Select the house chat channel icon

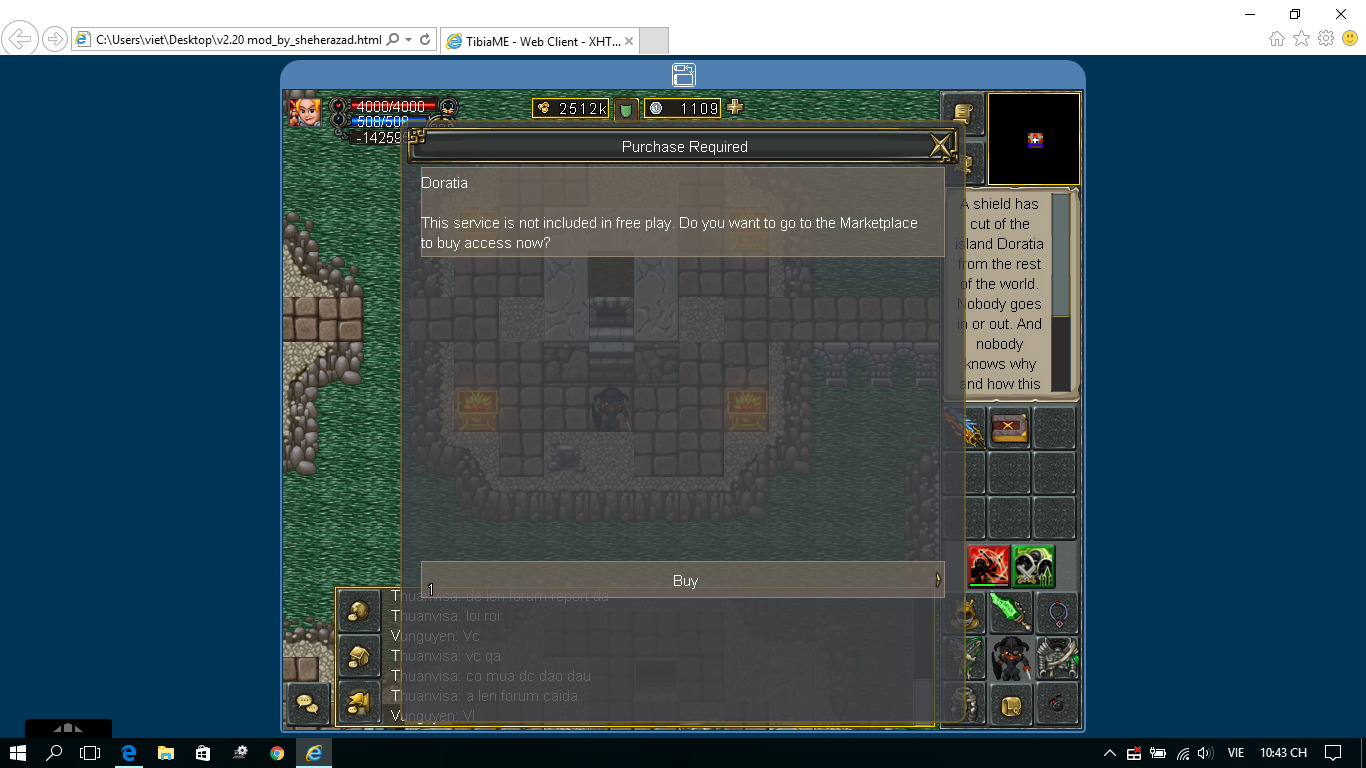point(358,657)
